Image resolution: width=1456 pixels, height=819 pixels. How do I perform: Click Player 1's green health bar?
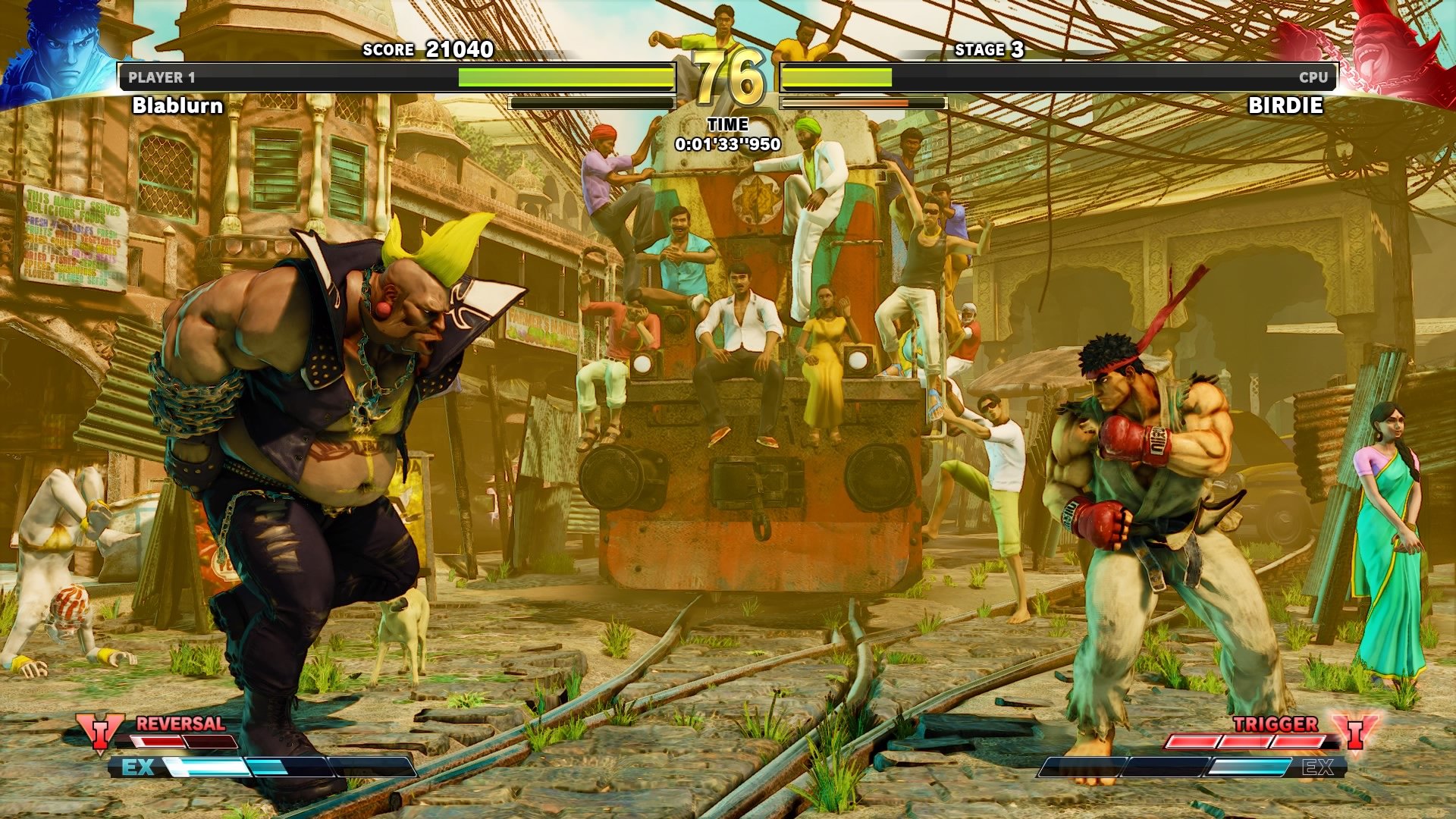pos(565,75)
